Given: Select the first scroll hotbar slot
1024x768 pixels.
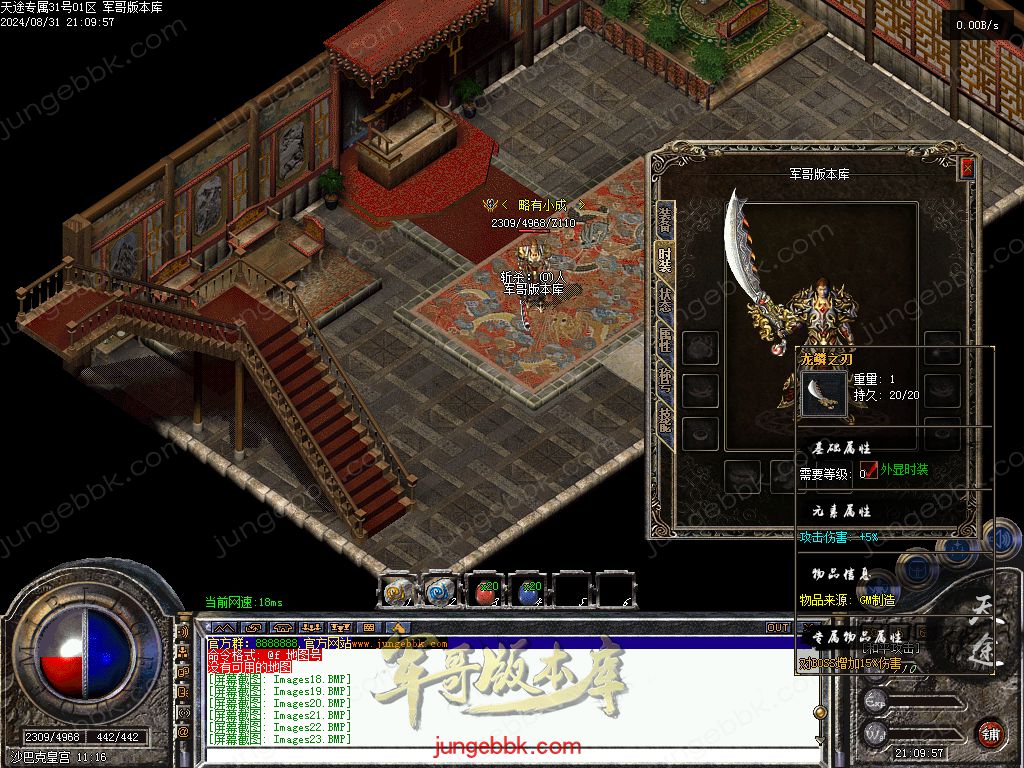Looking at the screenshot, I should tap(397, 591).
